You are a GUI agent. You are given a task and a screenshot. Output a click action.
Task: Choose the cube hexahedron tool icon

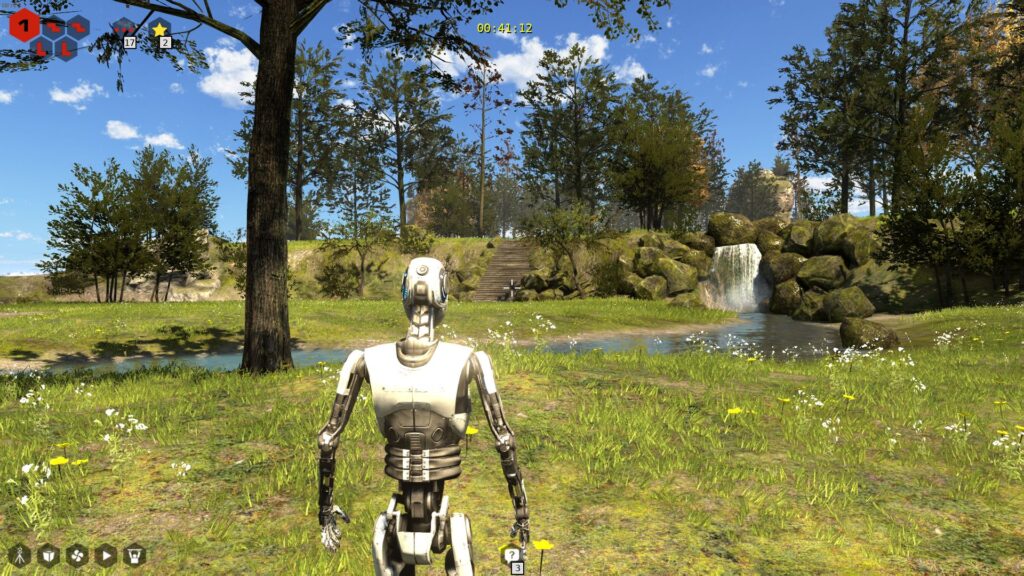(48, 555)
